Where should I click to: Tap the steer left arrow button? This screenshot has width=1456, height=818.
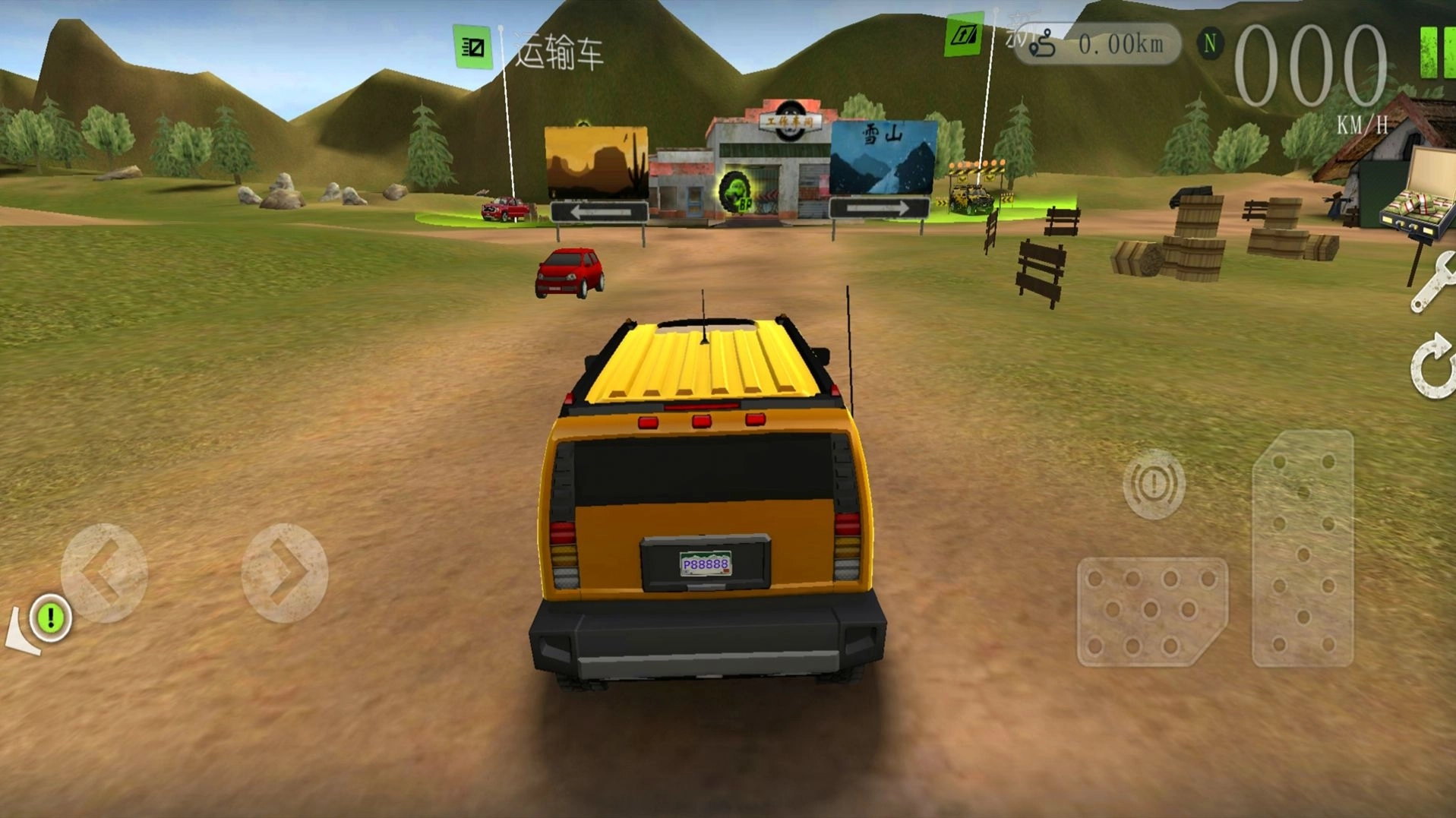(x=104, y=573)
